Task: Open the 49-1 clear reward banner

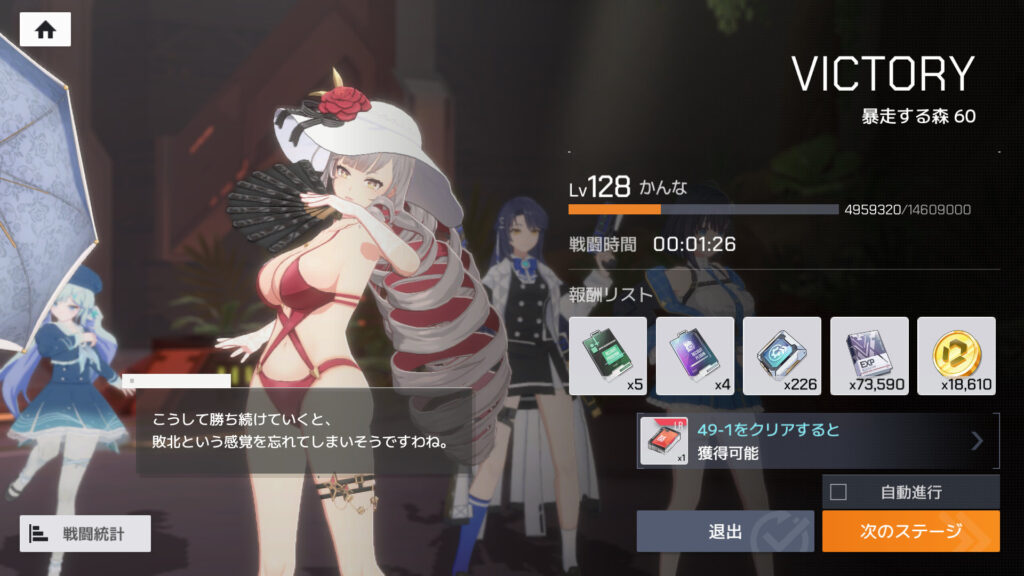Action: (x=817, y=441)
